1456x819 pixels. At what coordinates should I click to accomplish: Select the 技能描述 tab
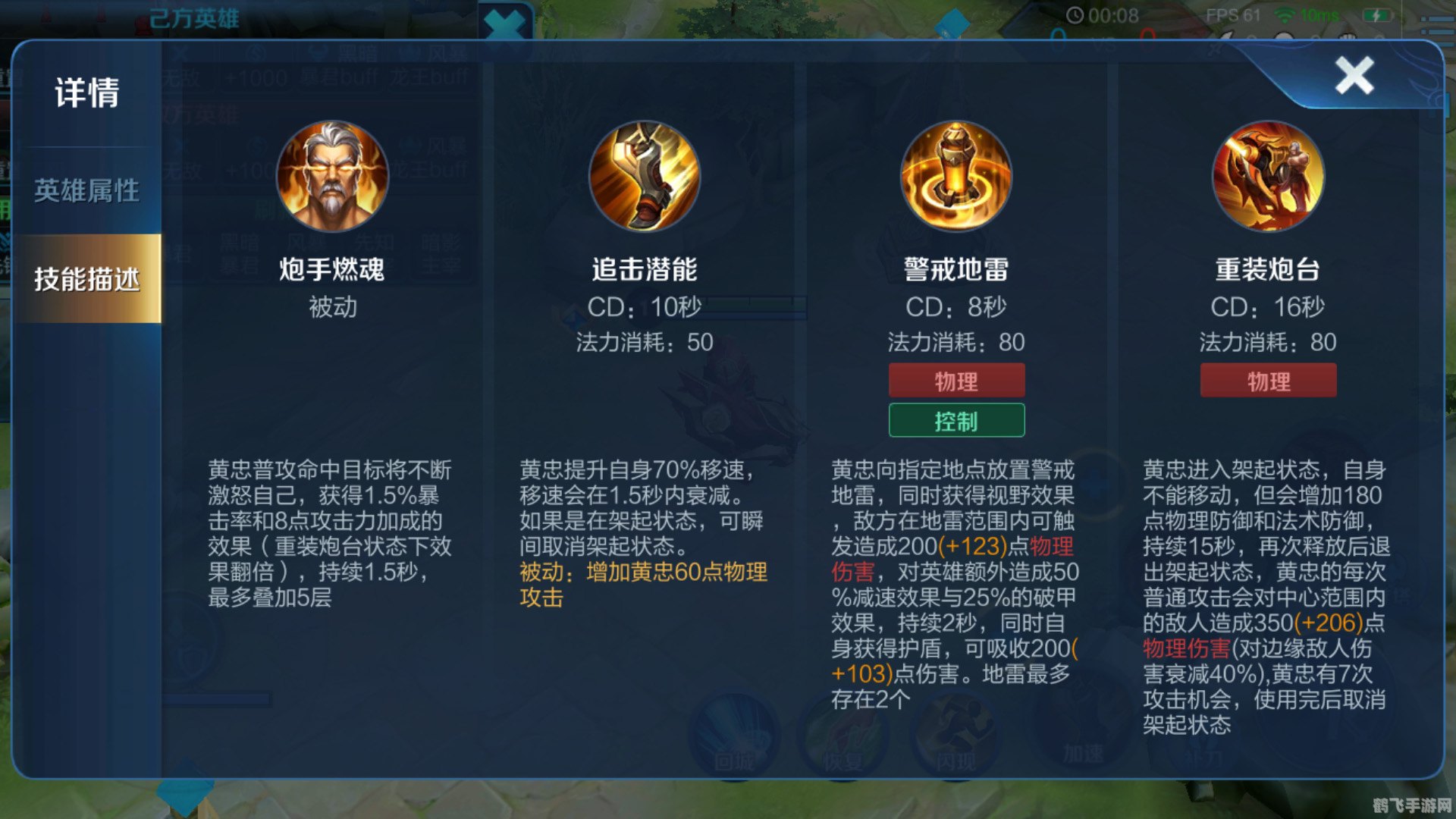pyautogui.click(x=87, y=278)
